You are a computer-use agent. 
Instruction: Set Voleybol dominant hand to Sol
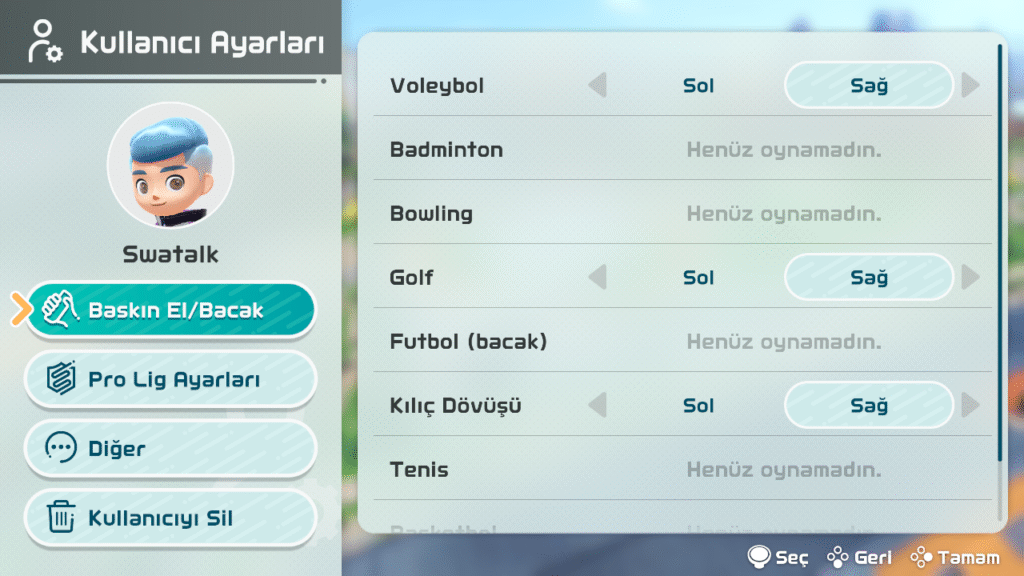tap(698, 86)
